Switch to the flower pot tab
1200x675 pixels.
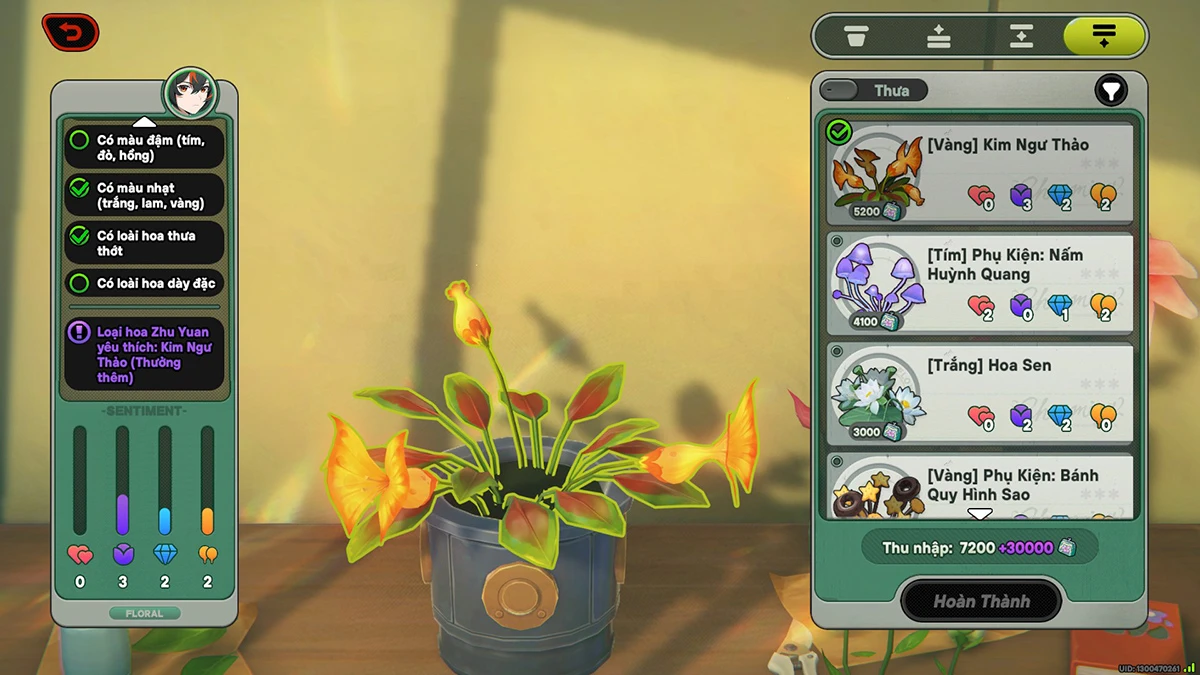pos(856,37)
